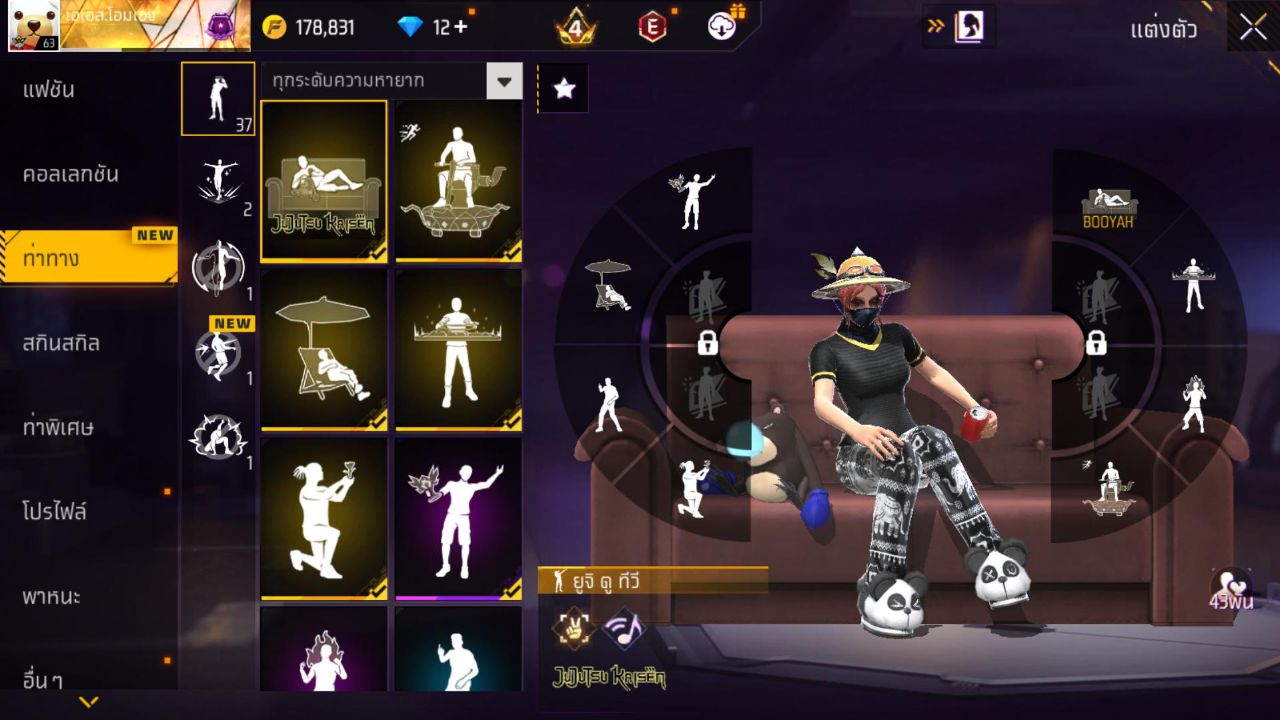1280x720 pixels.
Task: Toggle character preview with the wardrobe icon
Action: (966, 28)
